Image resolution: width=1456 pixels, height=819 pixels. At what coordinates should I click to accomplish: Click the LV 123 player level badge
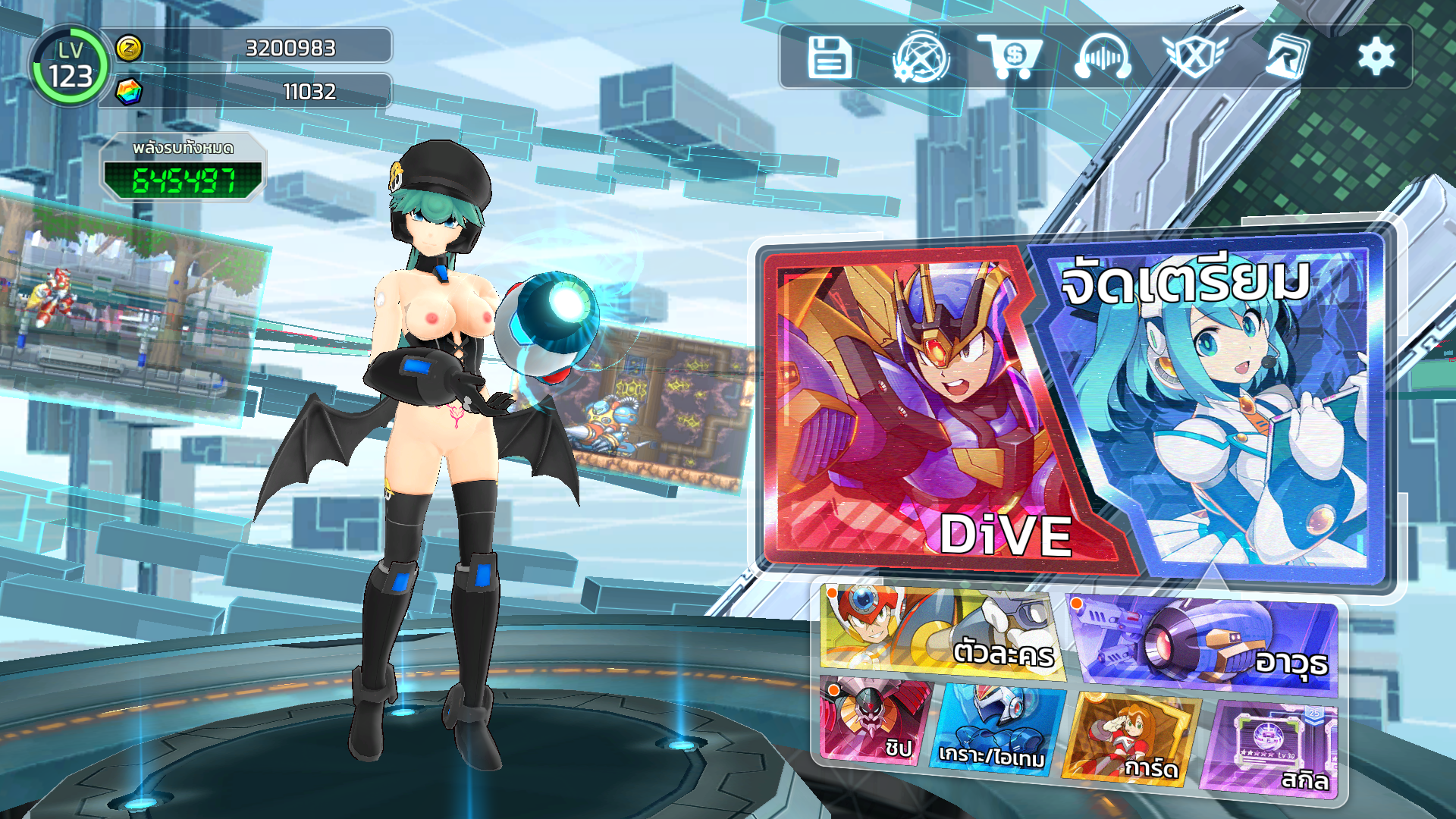click(x=70, y=66)
